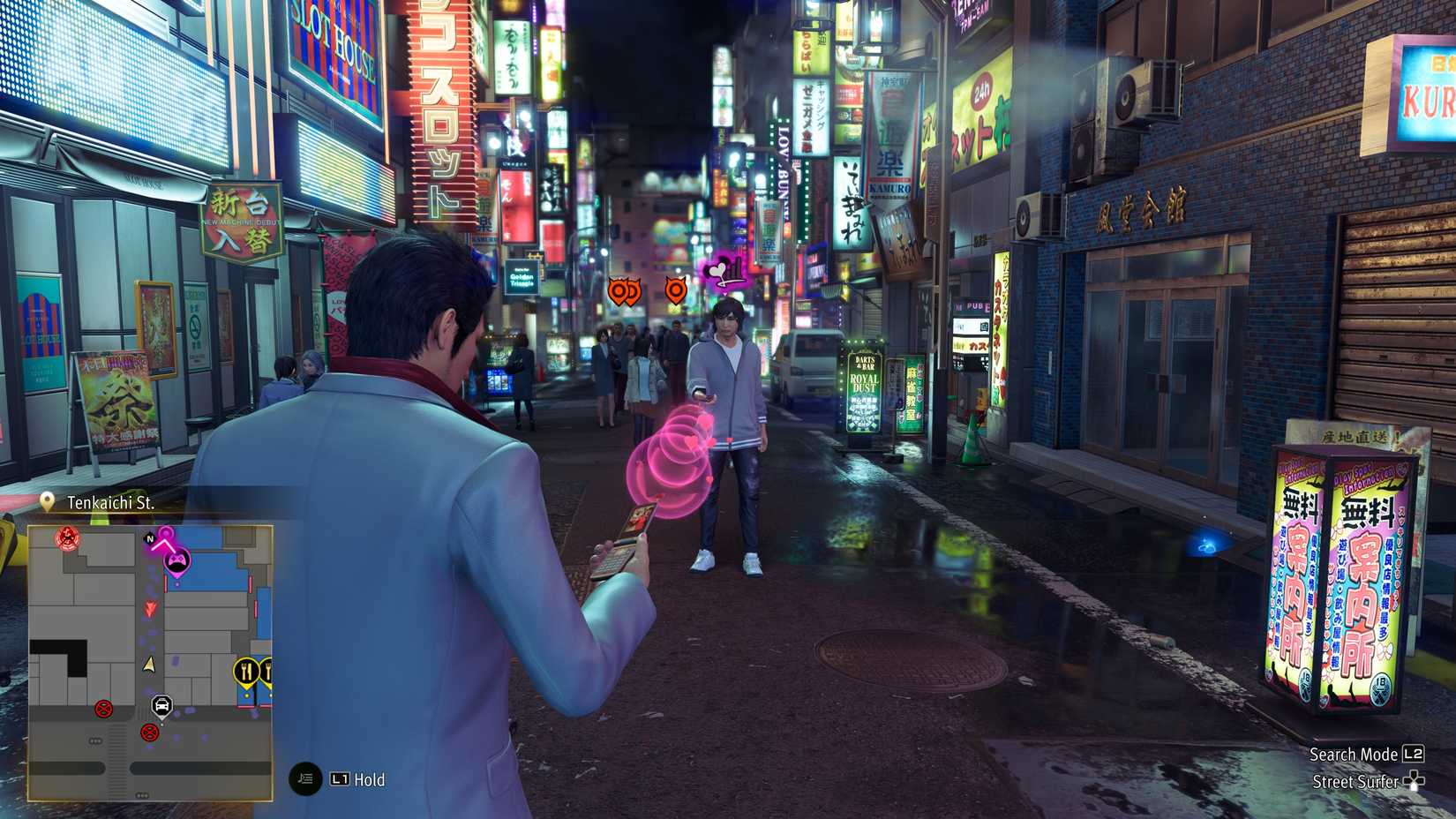This screenshot has width=1456, height=819.
Task: Click the analog stick icon beside Street Surfer
Action: [x=1415, y=782]
